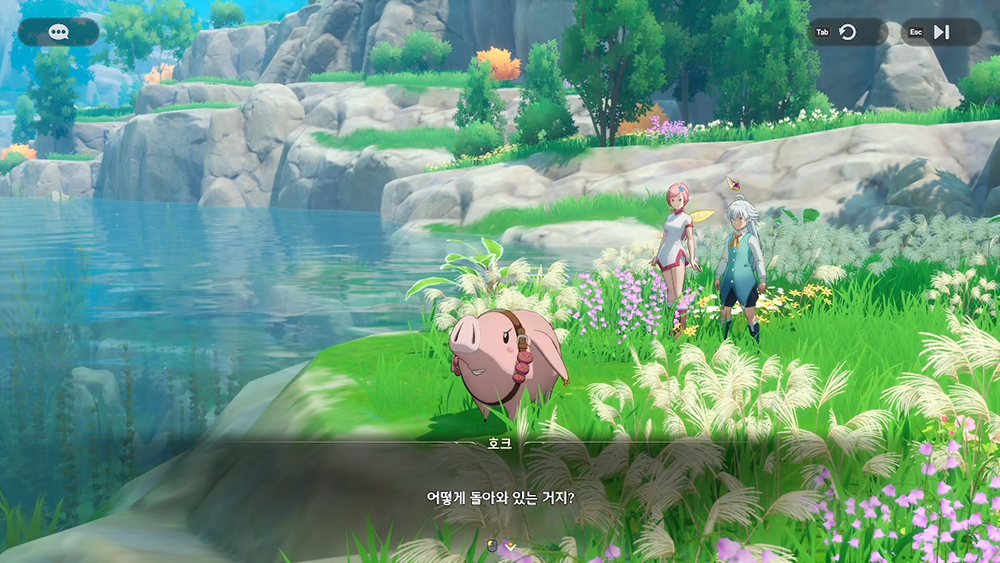Skip the cutscene with the skip button

[x=941, y=32]
